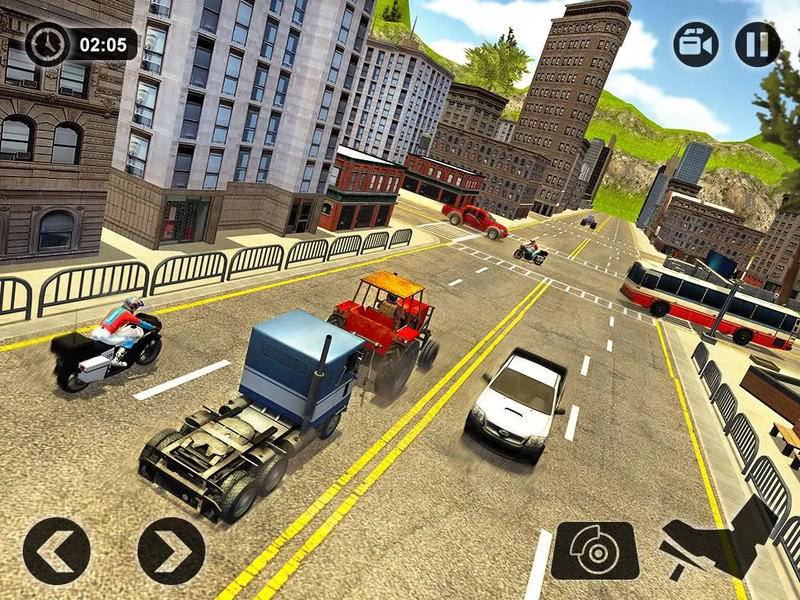Image resolution: width=800 pixels, height=600 pixels.
Task: Steer left with the left arrow
Action: tap(57, 551)
